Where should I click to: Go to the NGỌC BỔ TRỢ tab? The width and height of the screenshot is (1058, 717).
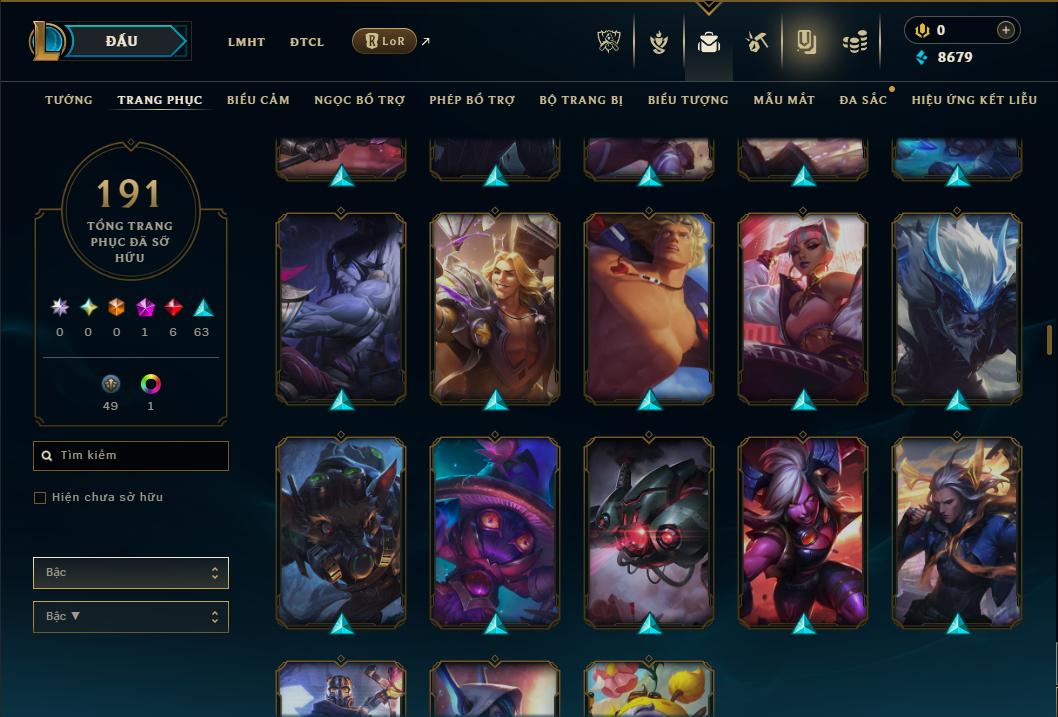[x=359, y=100]
